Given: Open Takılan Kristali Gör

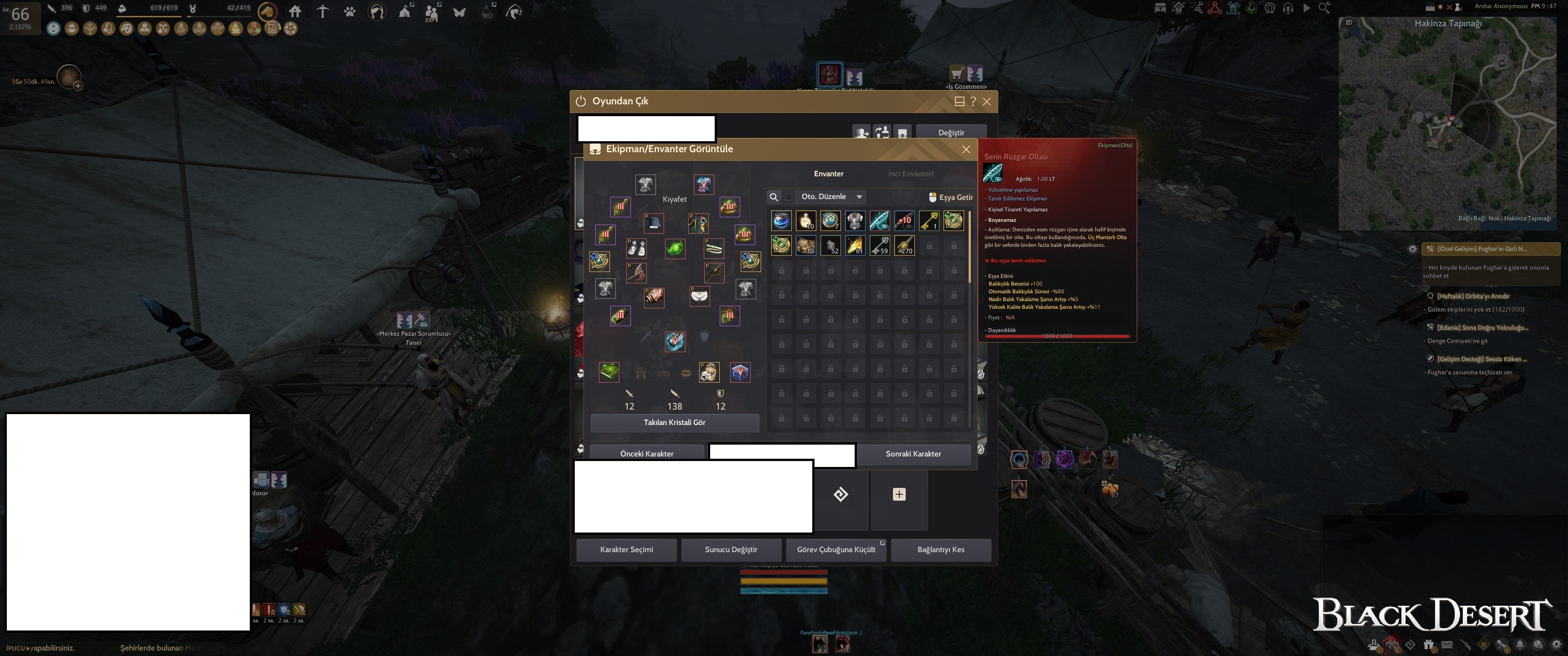Looking at the screenshot, I should point(675,422).
